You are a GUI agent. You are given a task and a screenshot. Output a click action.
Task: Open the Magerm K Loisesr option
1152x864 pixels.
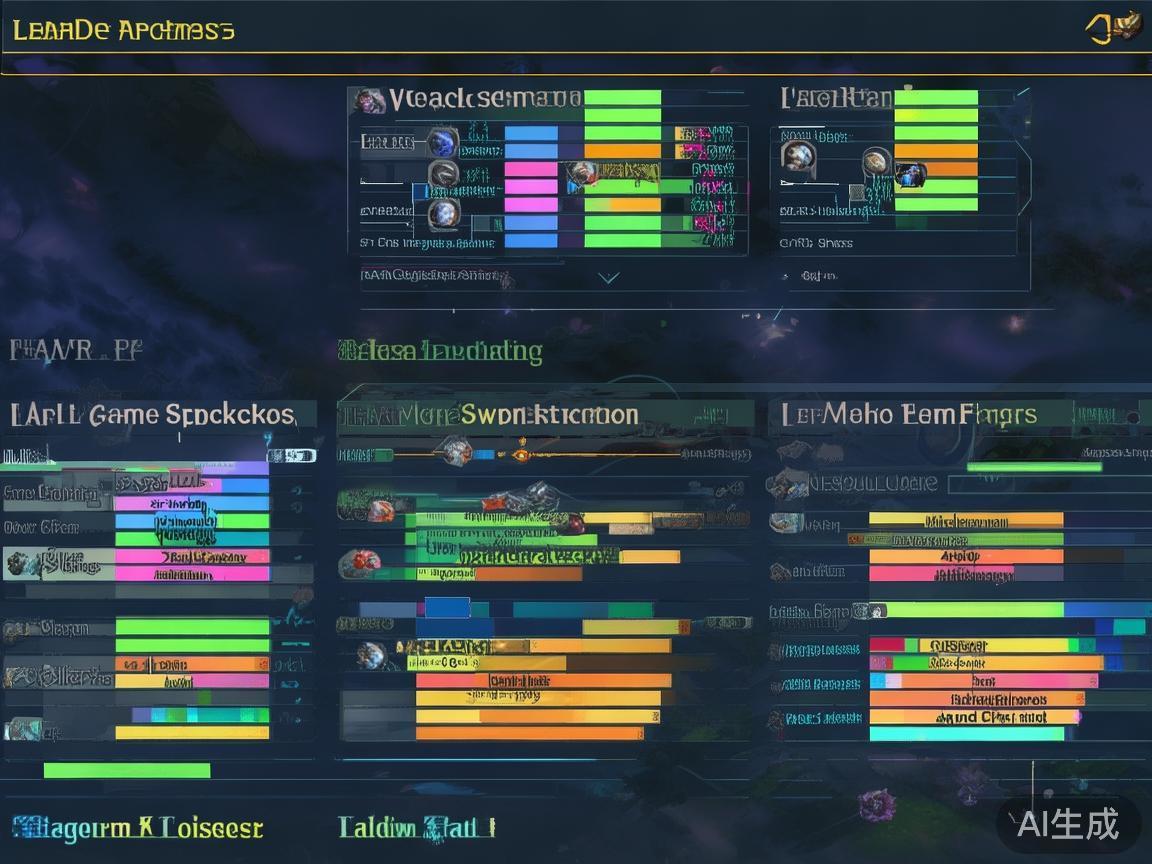[x=138, y=827]
